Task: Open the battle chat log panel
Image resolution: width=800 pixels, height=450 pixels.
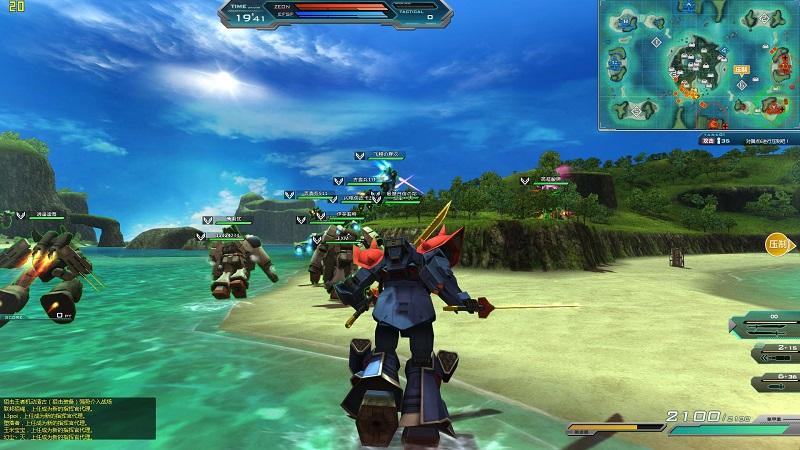Action: (78, 420)
